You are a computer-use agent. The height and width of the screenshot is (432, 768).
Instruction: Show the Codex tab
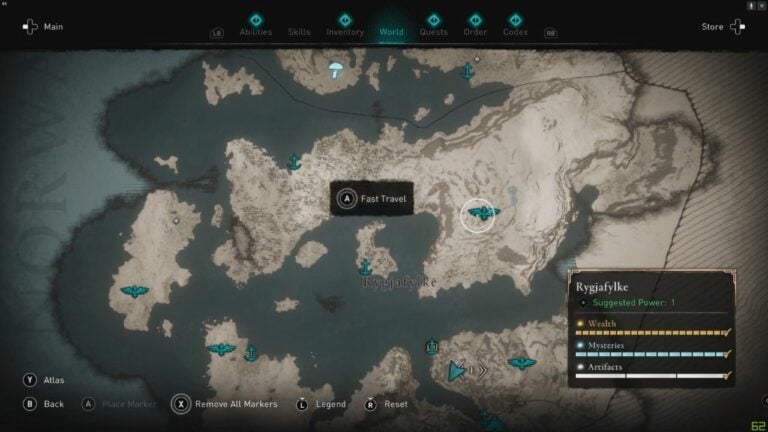[515, 31]
